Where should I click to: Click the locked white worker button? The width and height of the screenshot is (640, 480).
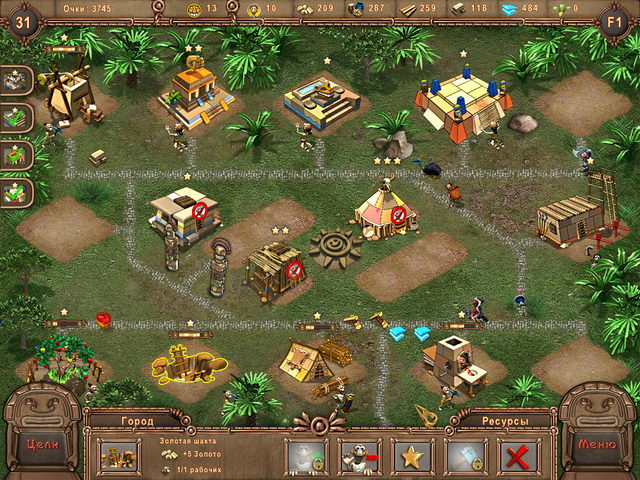click(306, 456)
